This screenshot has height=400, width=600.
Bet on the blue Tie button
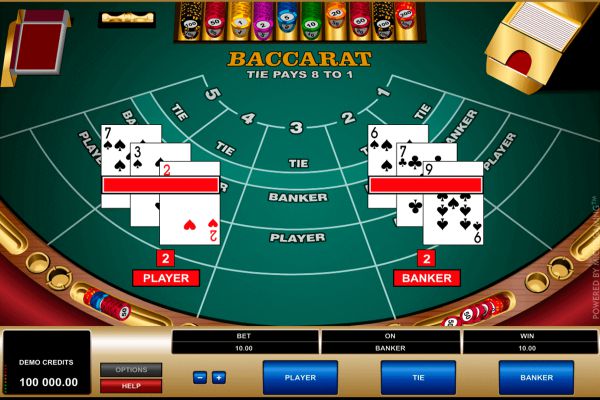[x=418, y=377]
